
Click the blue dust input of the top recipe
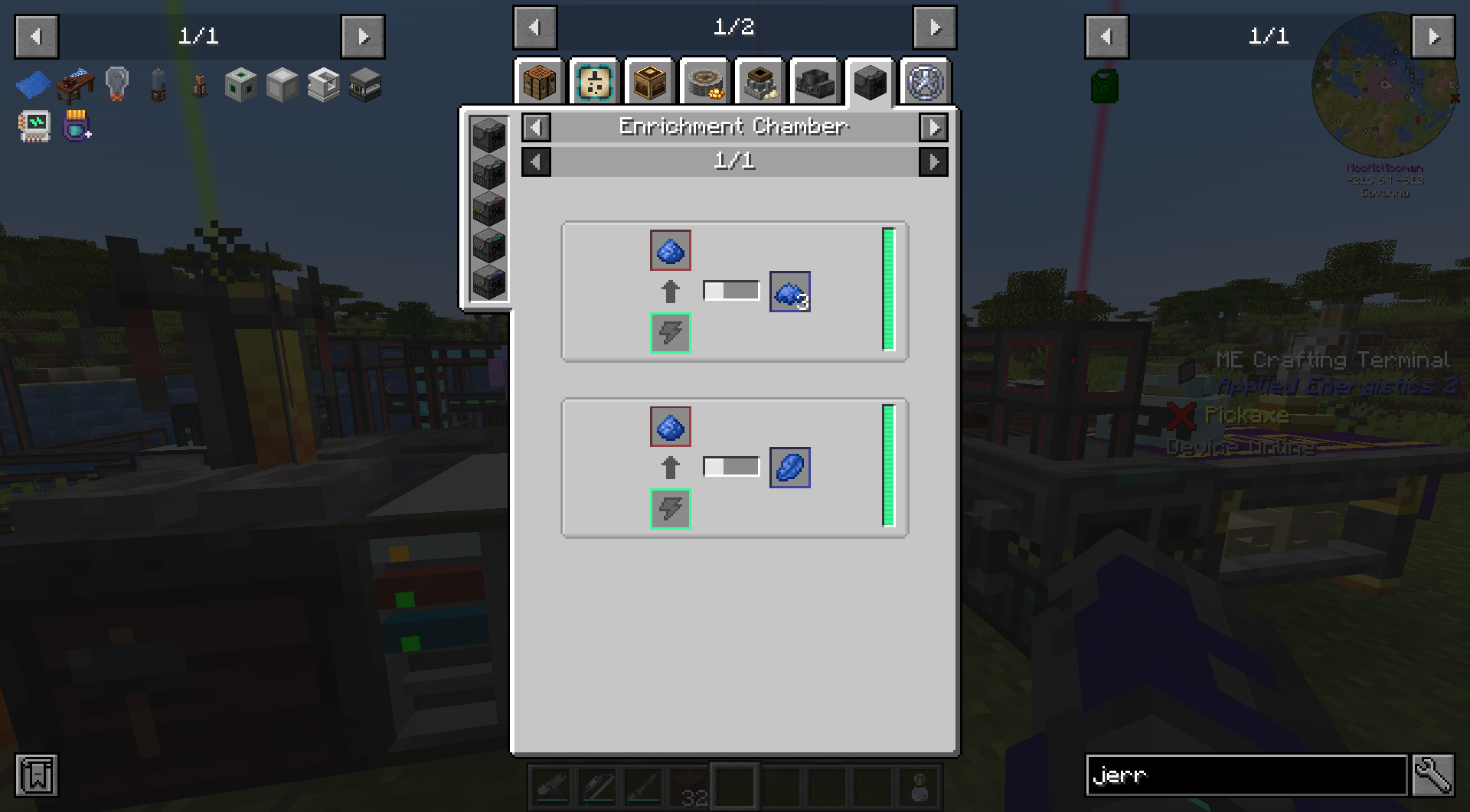(670, 250)
